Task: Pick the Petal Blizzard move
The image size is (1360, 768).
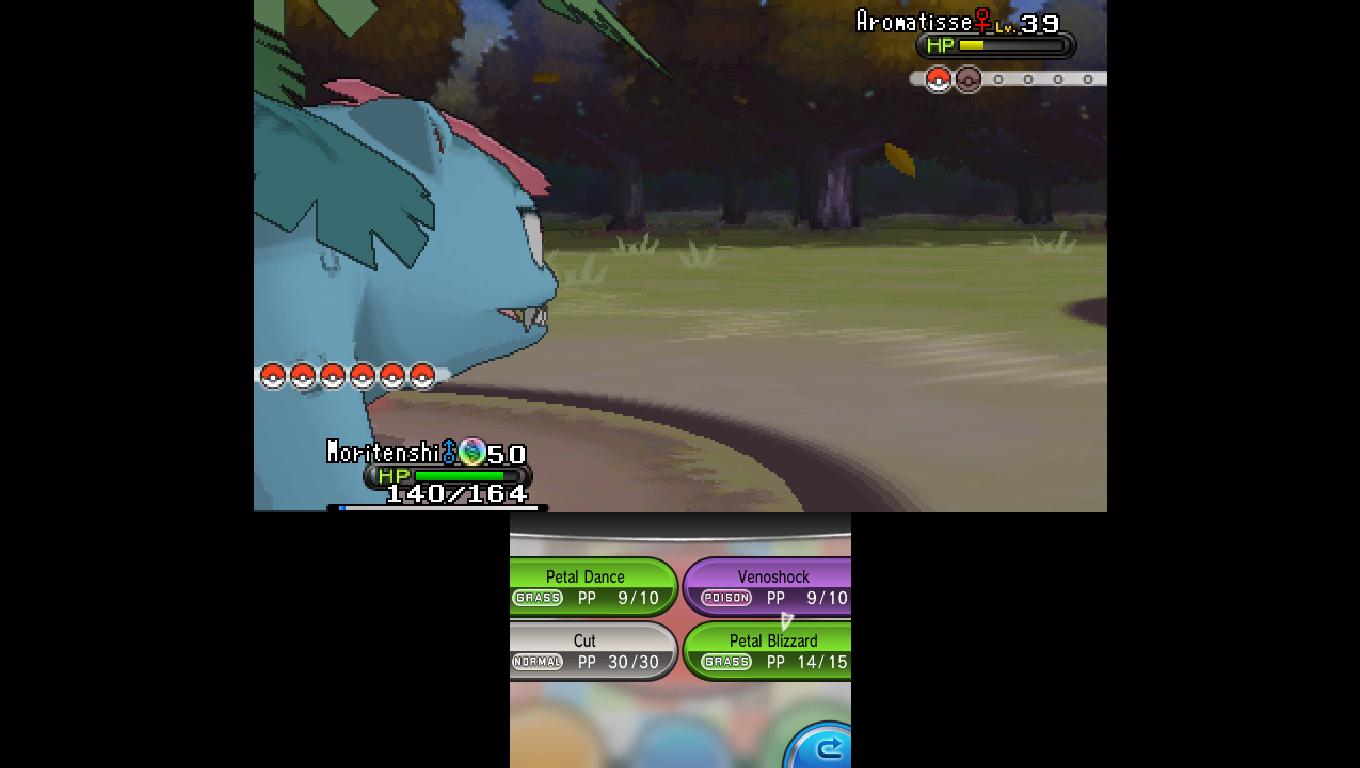Action: tap(768, 651)
